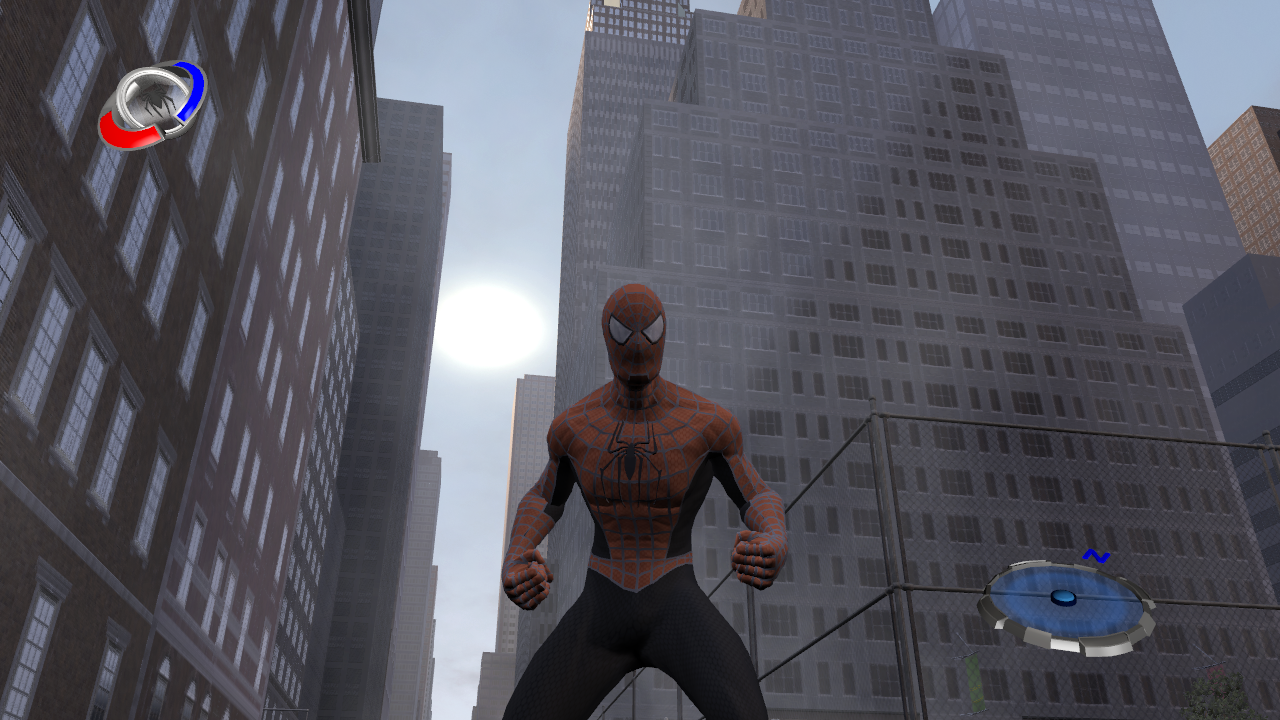The image size is (1280, 720).
Task: Click the spider emblem on Spider-Man's chest
Action: 629,460
